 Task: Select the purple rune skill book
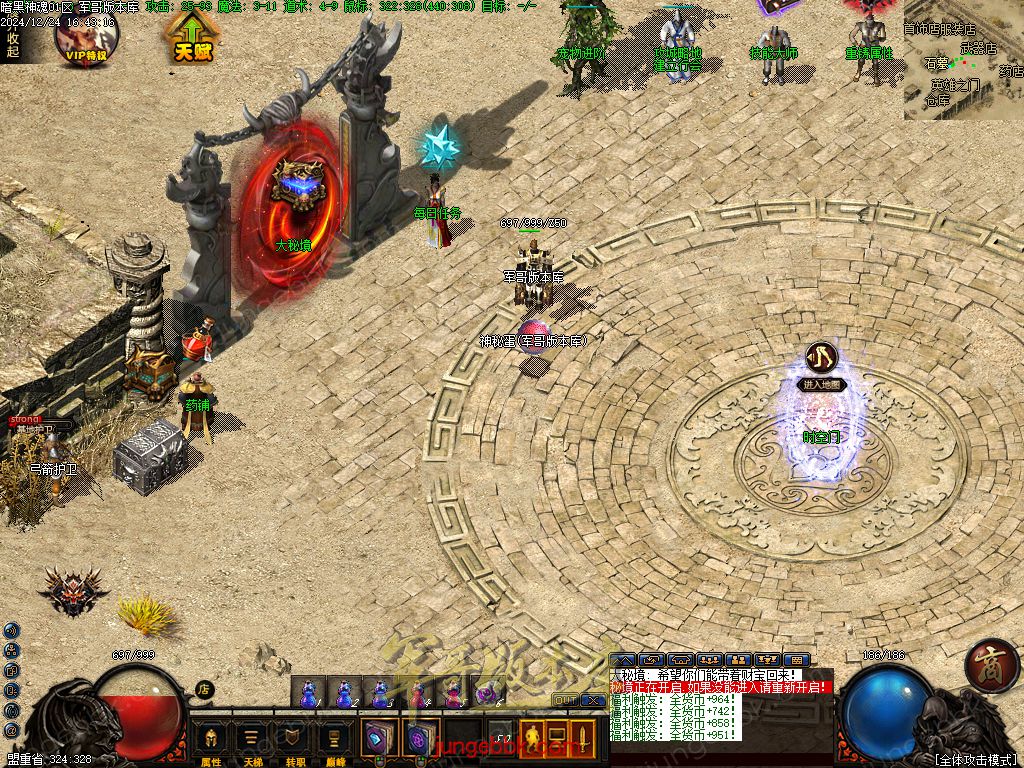418,739
